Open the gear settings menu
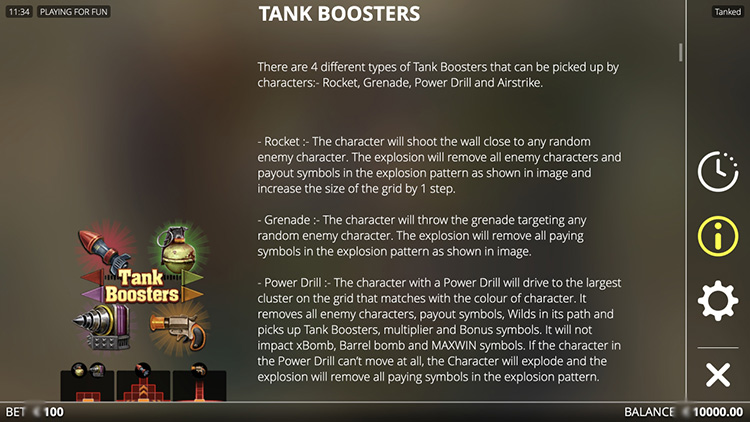The width and height of the screenshot is (750, 422). pyautogui.click(x=717, y=300)
